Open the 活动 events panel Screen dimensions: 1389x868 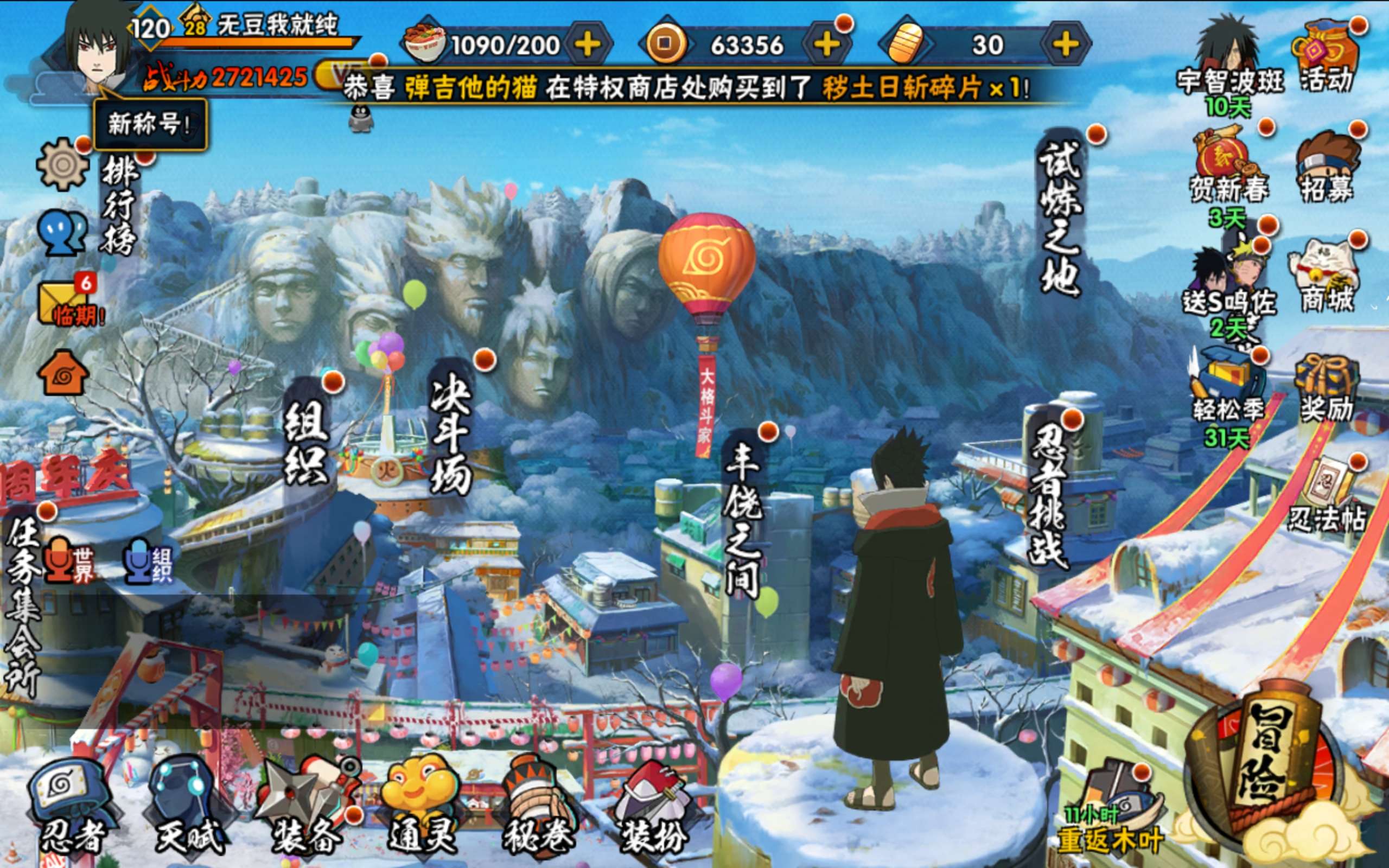1326,58
